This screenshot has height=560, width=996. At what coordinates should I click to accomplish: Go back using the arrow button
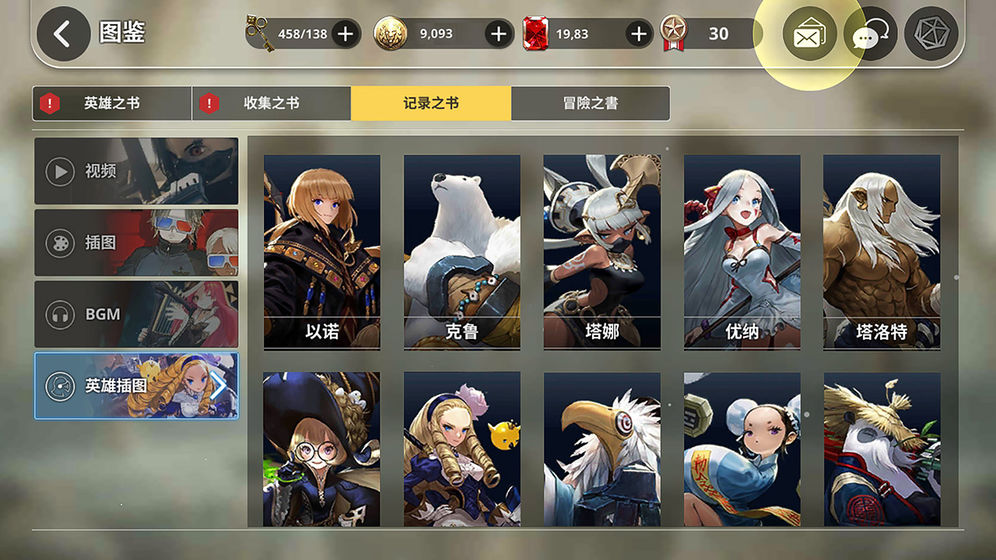coord(63,34)
